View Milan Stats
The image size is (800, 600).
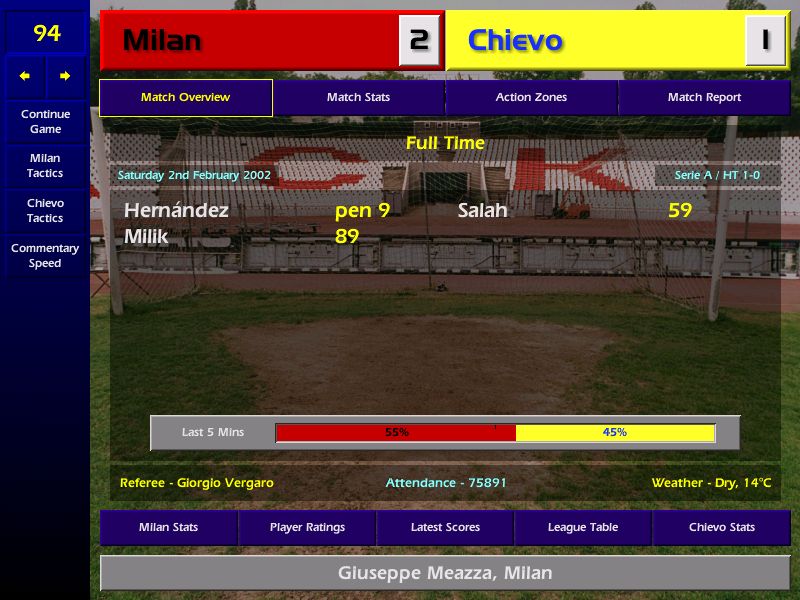[x=168, y=527]
